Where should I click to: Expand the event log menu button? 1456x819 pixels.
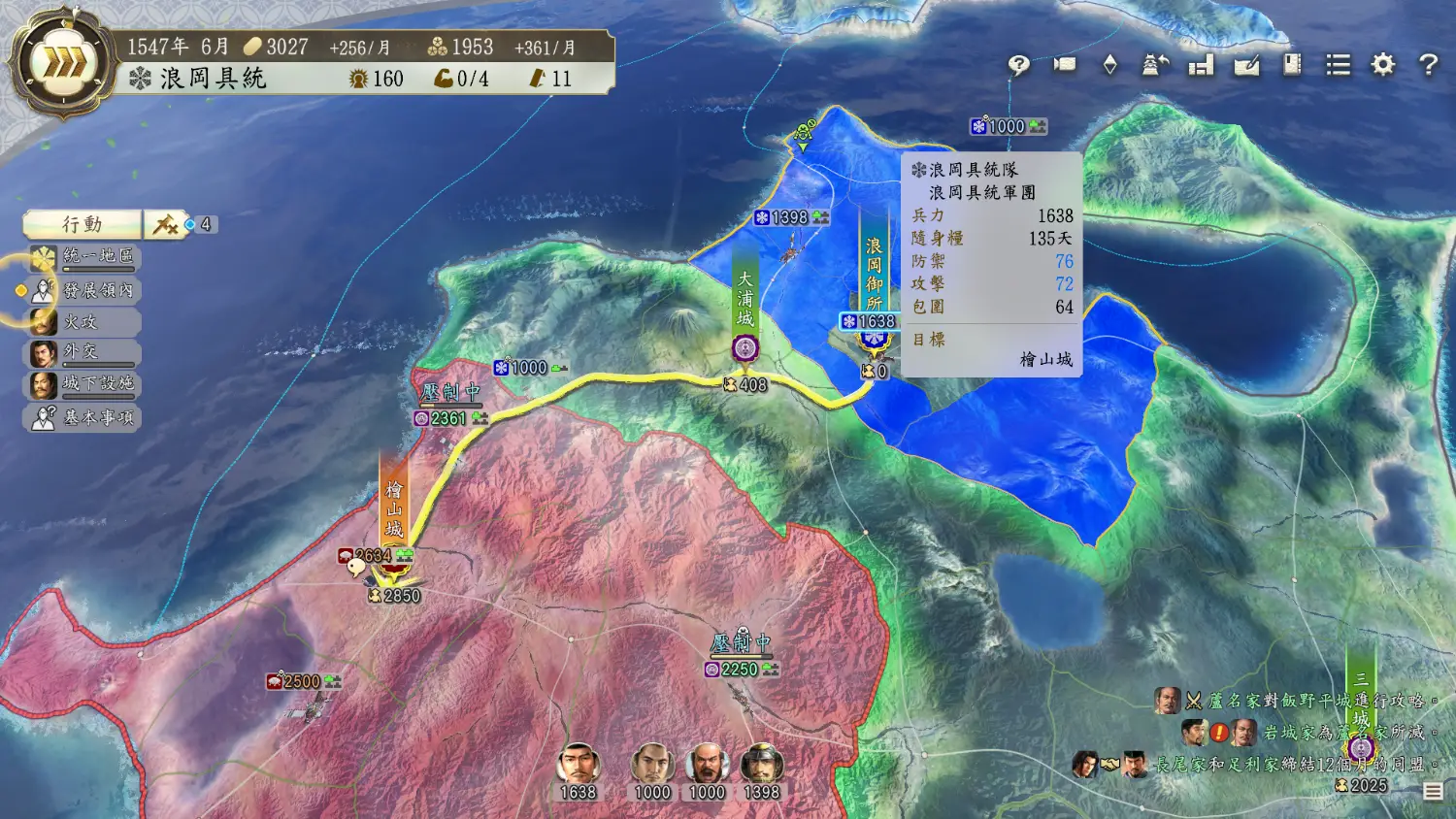(1433, 792)
